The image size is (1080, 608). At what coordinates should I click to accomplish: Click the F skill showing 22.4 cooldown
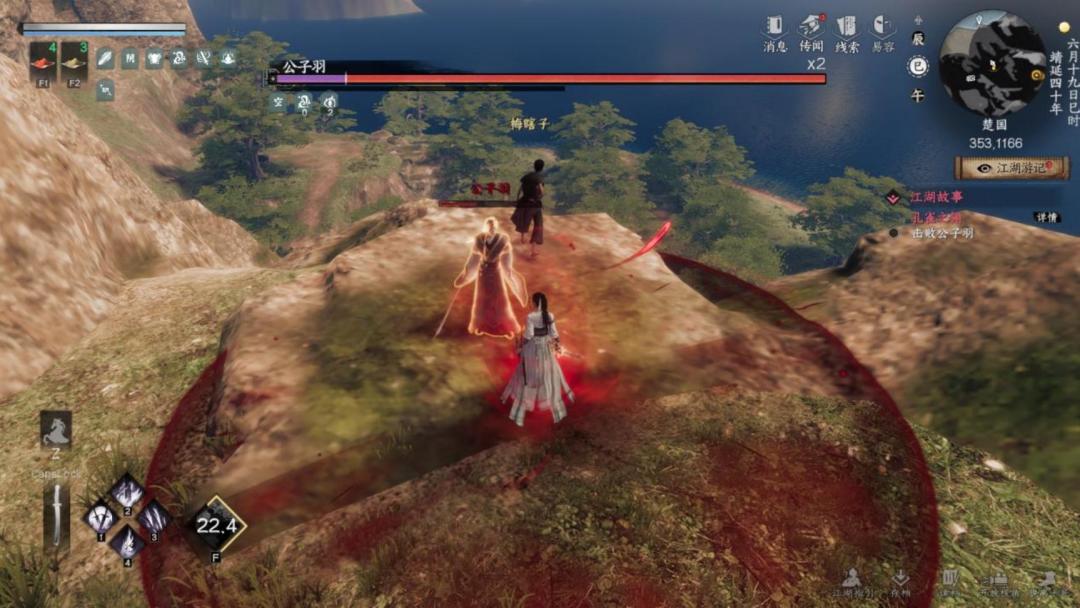click(216, 526)
